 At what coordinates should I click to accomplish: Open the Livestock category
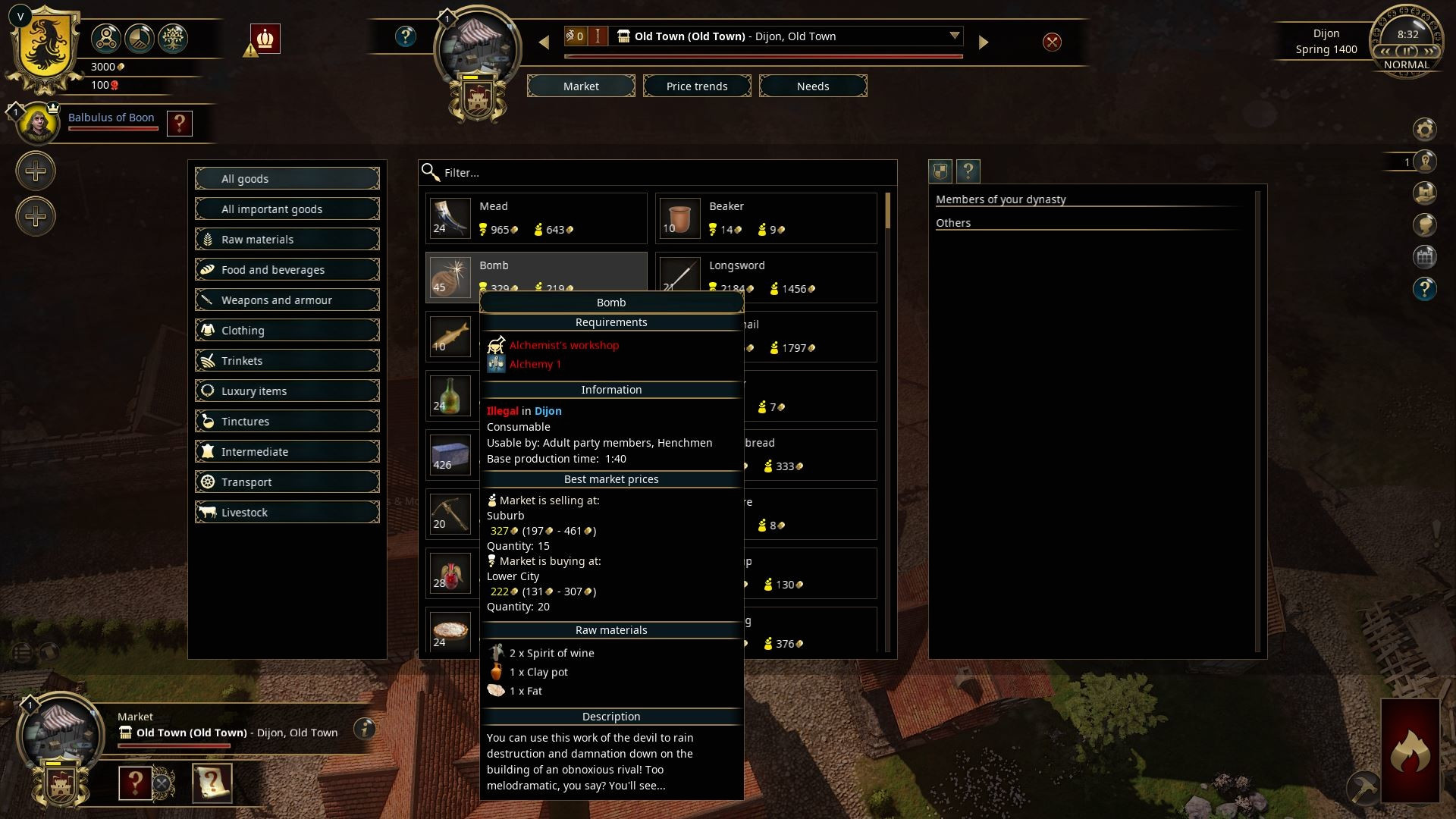coord(287,513)
